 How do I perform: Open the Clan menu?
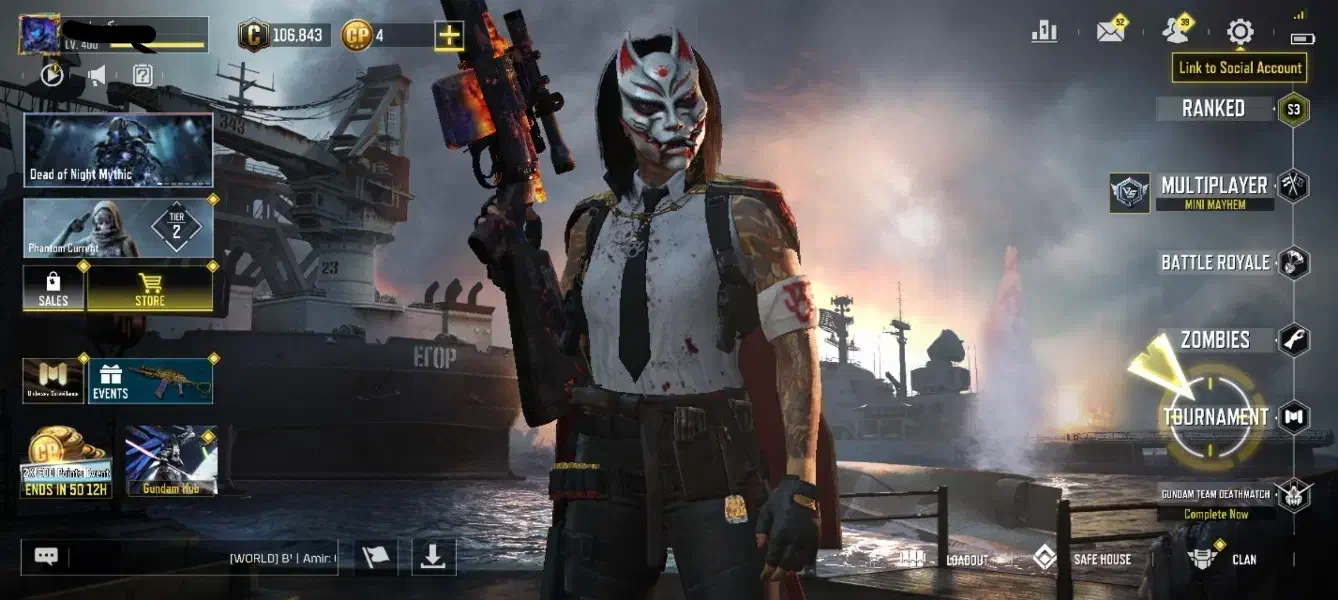(1225, 559)
